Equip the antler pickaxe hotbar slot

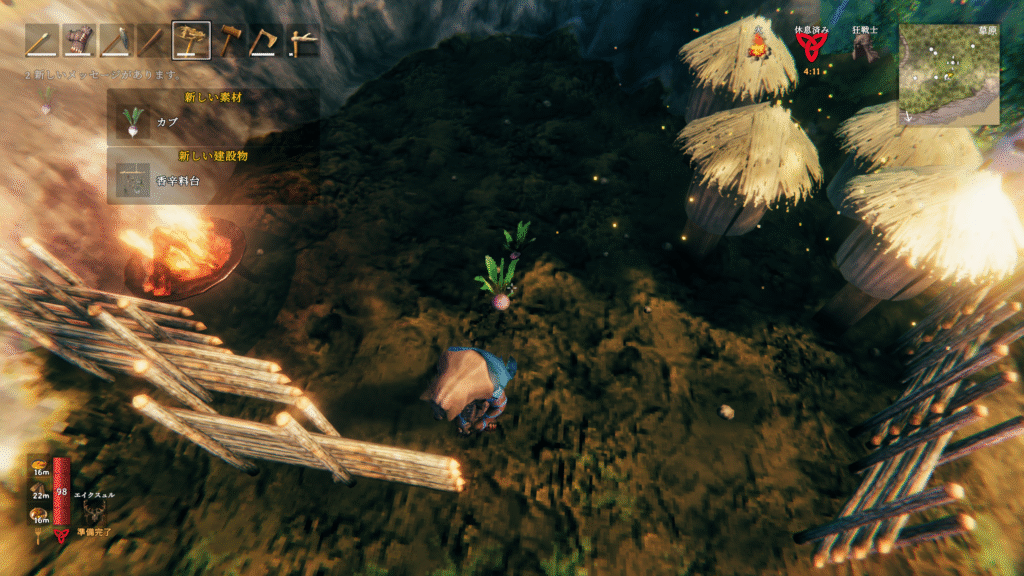[x=304, y=40]
